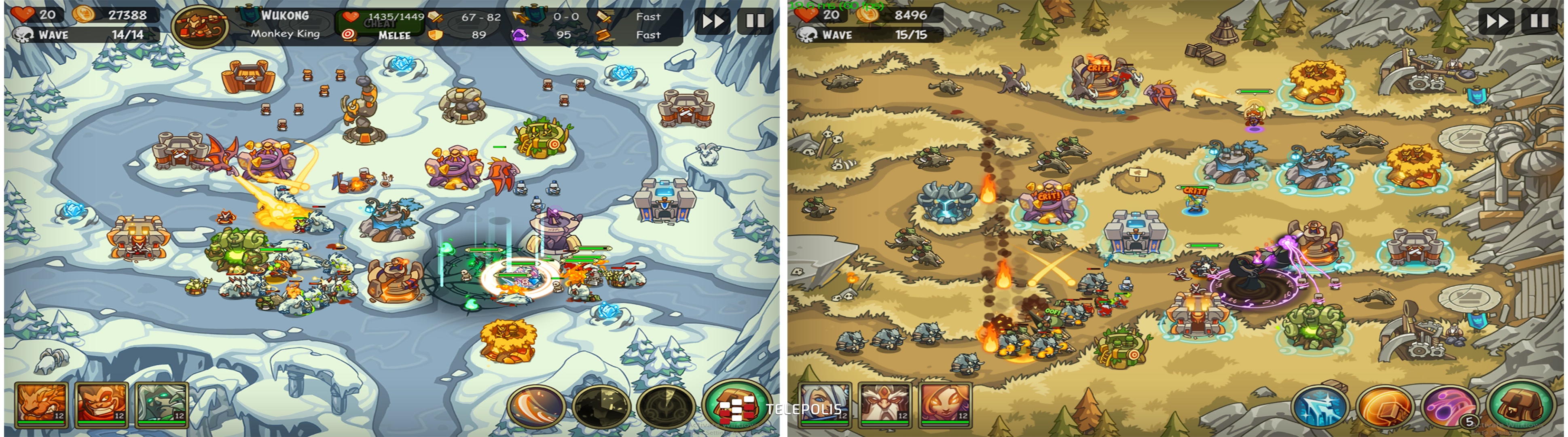Select the white-haired elf hero portrait
The image size is (1568, 437).
tap(825, 404)
